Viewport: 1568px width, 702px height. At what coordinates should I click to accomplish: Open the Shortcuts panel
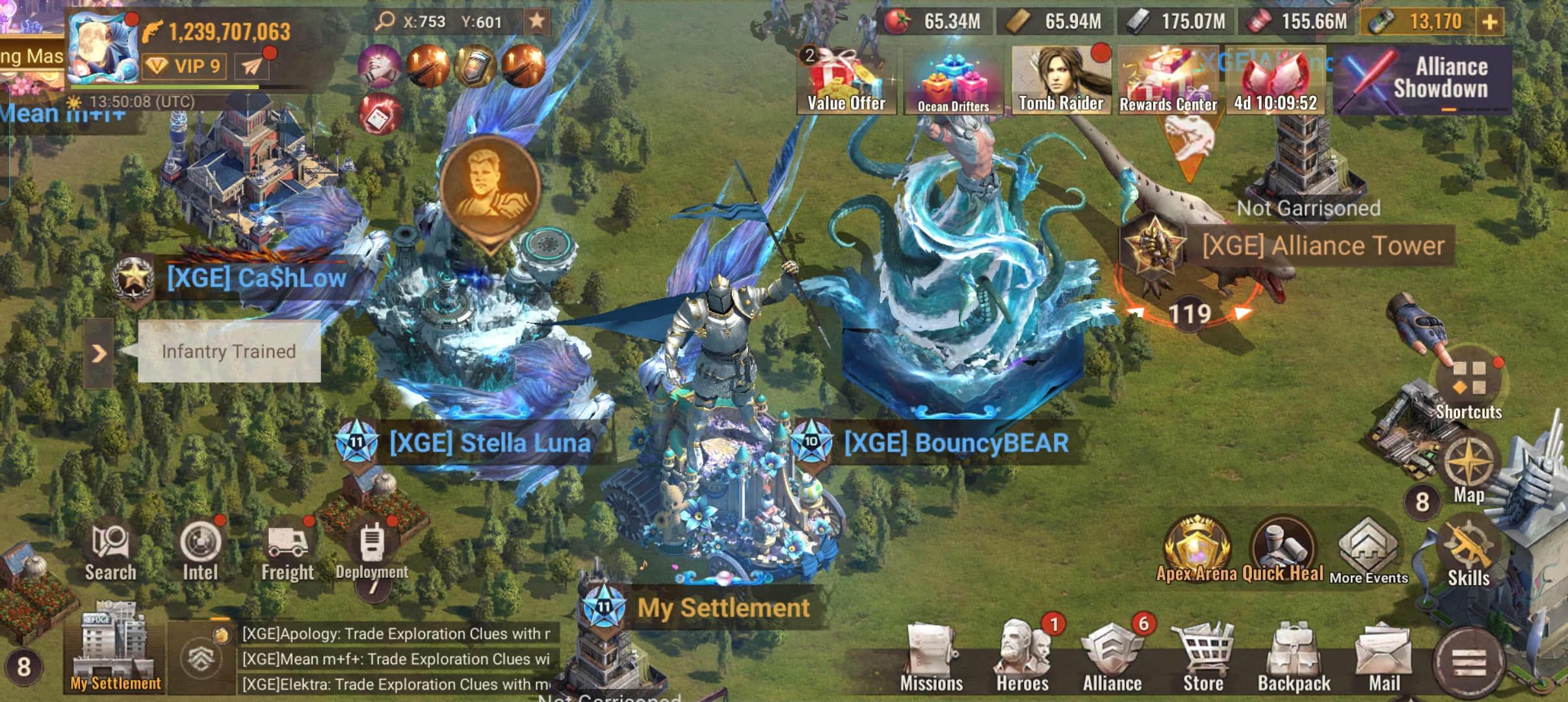point(1469,387)
